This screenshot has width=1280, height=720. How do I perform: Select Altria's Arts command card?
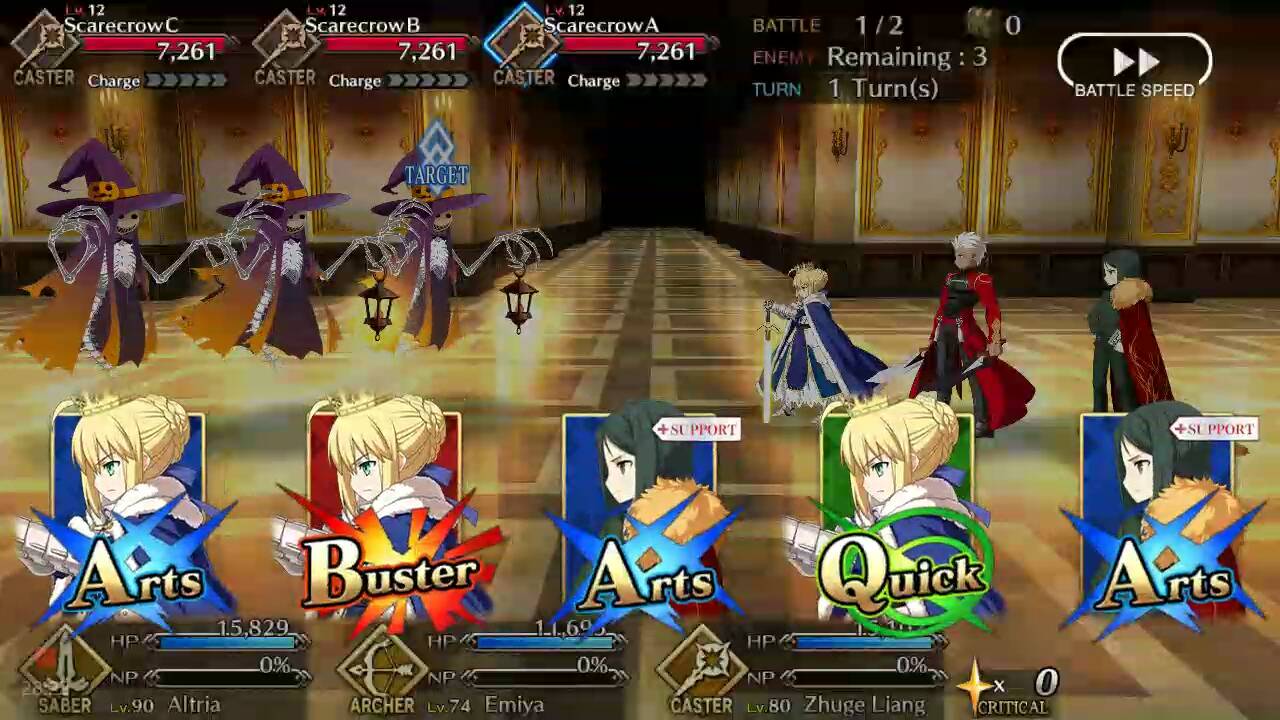[x=130, y=520]
